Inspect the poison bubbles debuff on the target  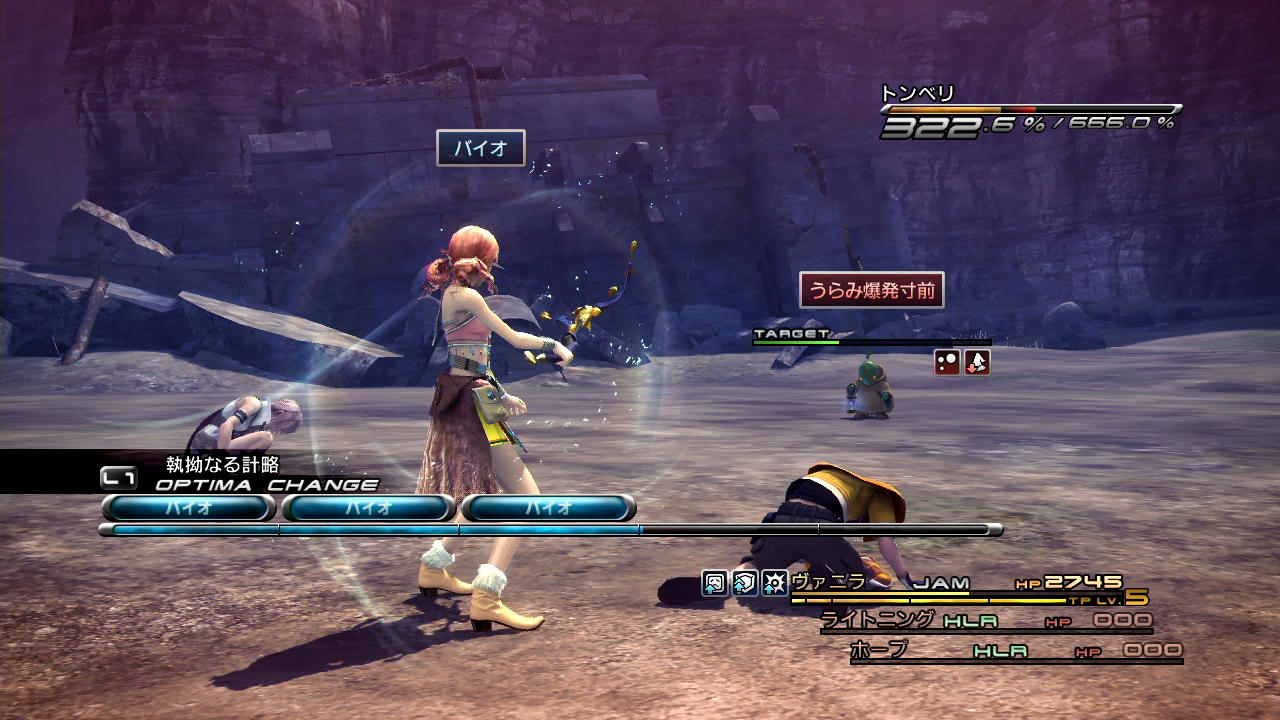pyautogui.click(x=947, y=362)
